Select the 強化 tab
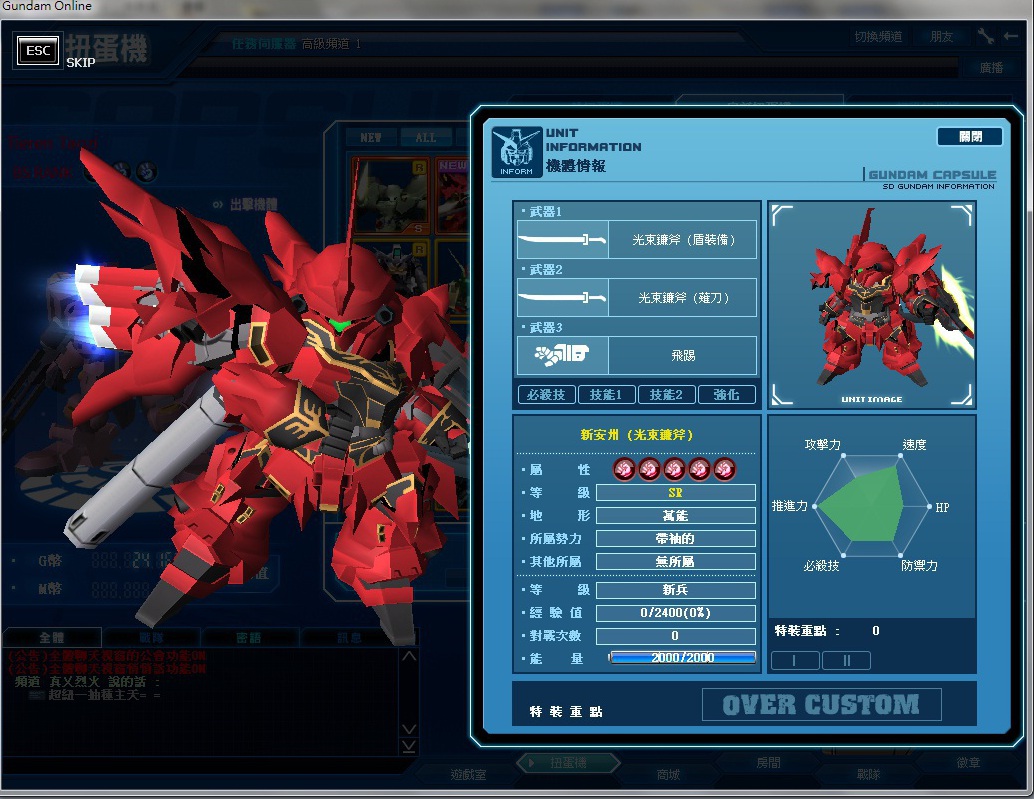Image resolution: width=1034 pixels, height=799 pixels. tap(726, 395)
